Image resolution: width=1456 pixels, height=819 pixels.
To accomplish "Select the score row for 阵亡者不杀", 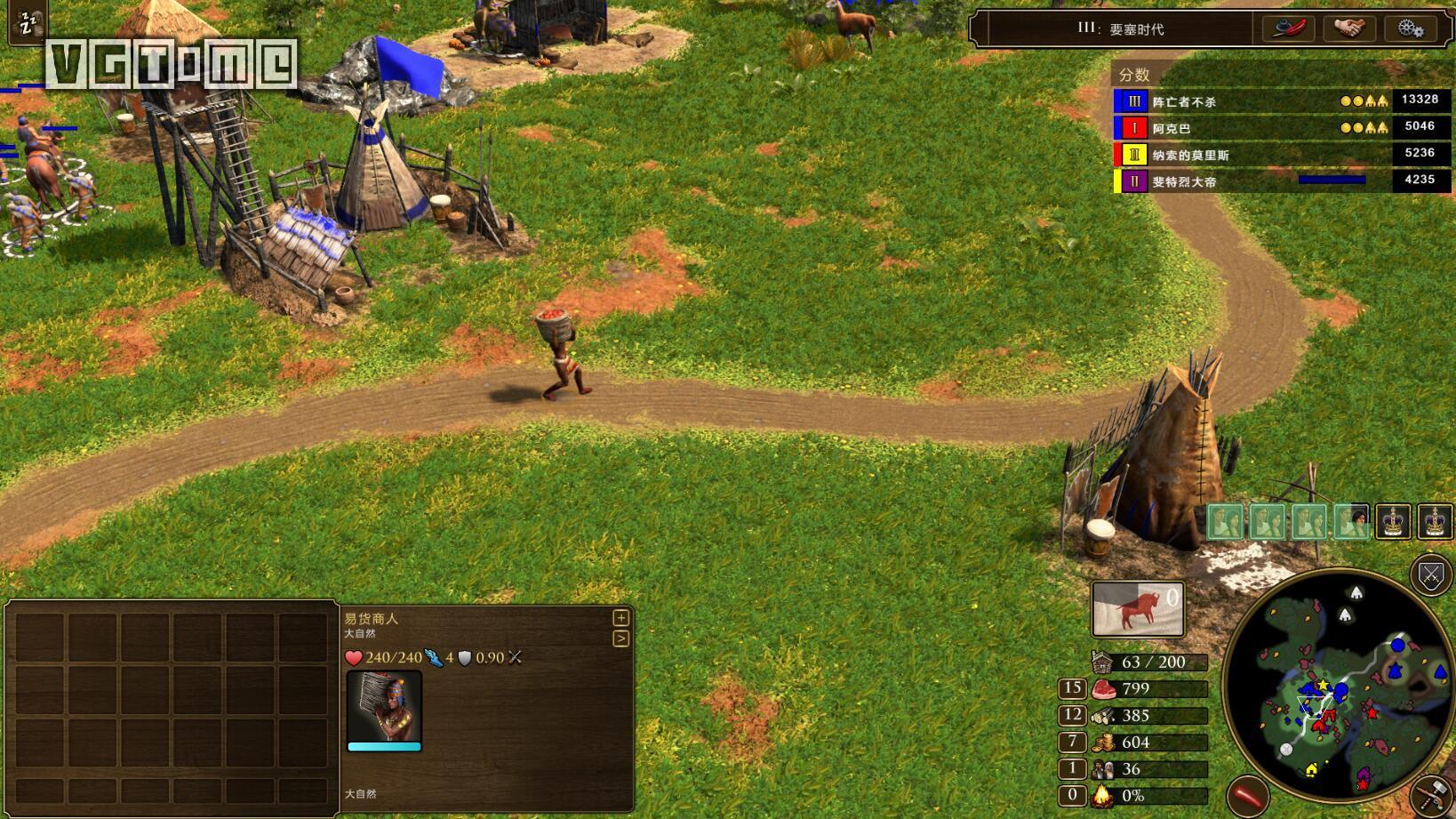I will coord(1280,101).
